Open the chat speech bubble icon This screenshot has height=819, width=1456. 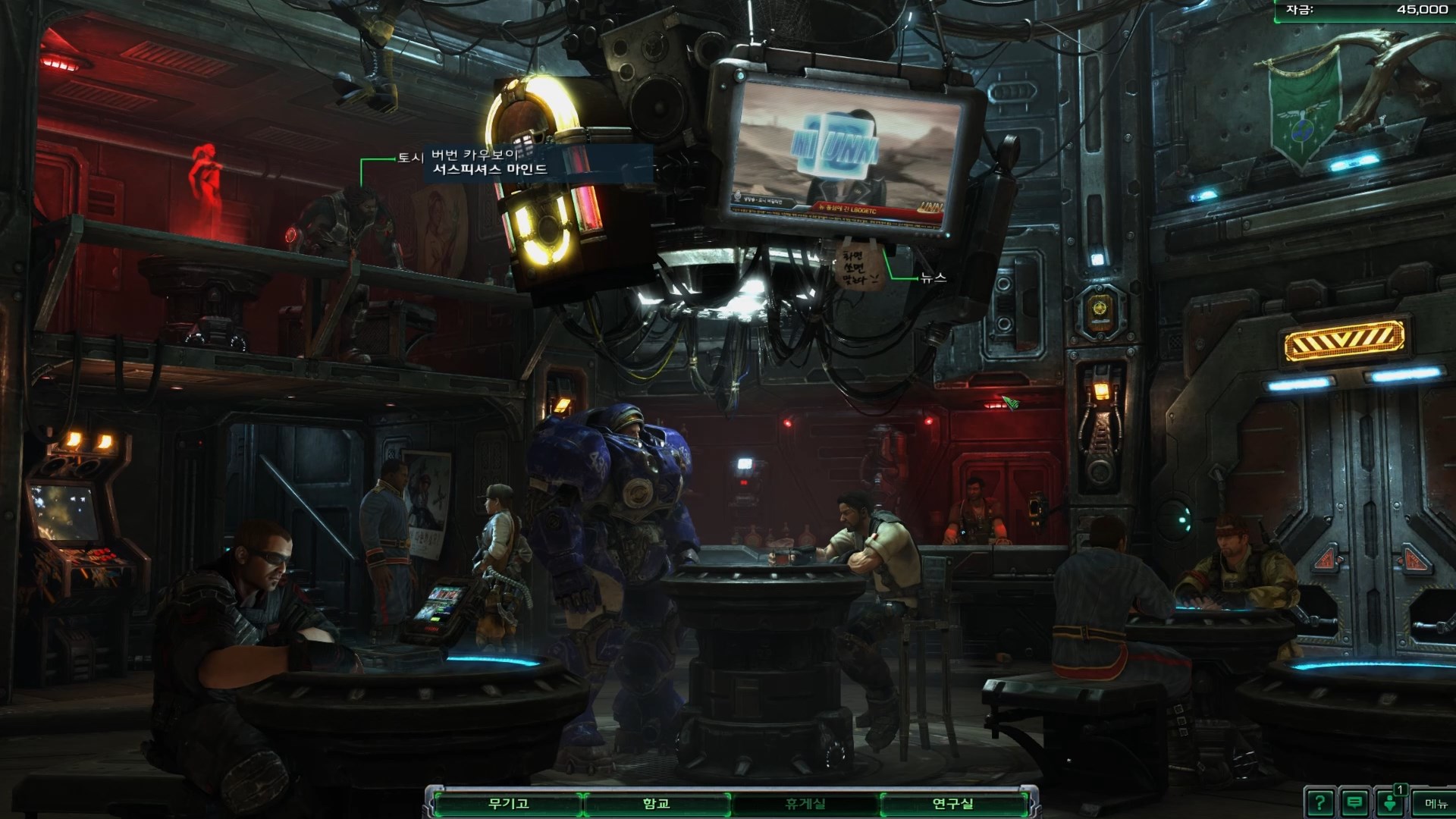click(x=1354, y=803)
